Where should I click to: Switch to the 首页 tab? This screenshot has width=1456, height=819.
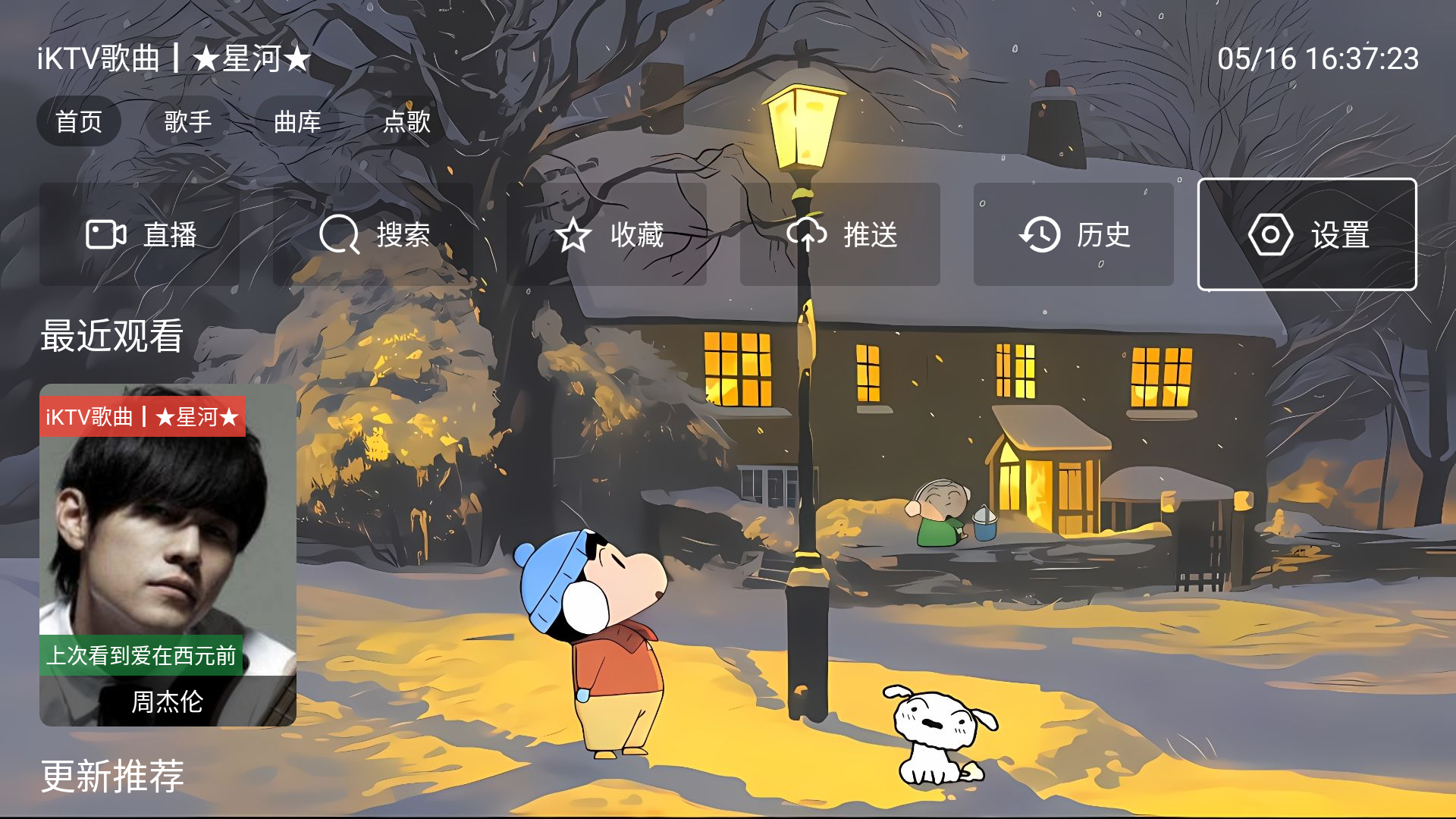(79, 121)
